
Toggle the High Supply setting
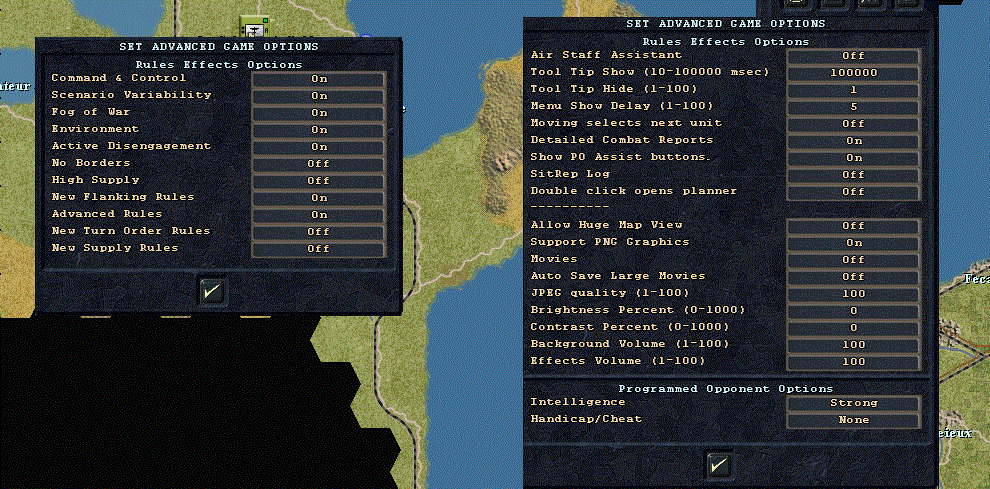(318, 180)
